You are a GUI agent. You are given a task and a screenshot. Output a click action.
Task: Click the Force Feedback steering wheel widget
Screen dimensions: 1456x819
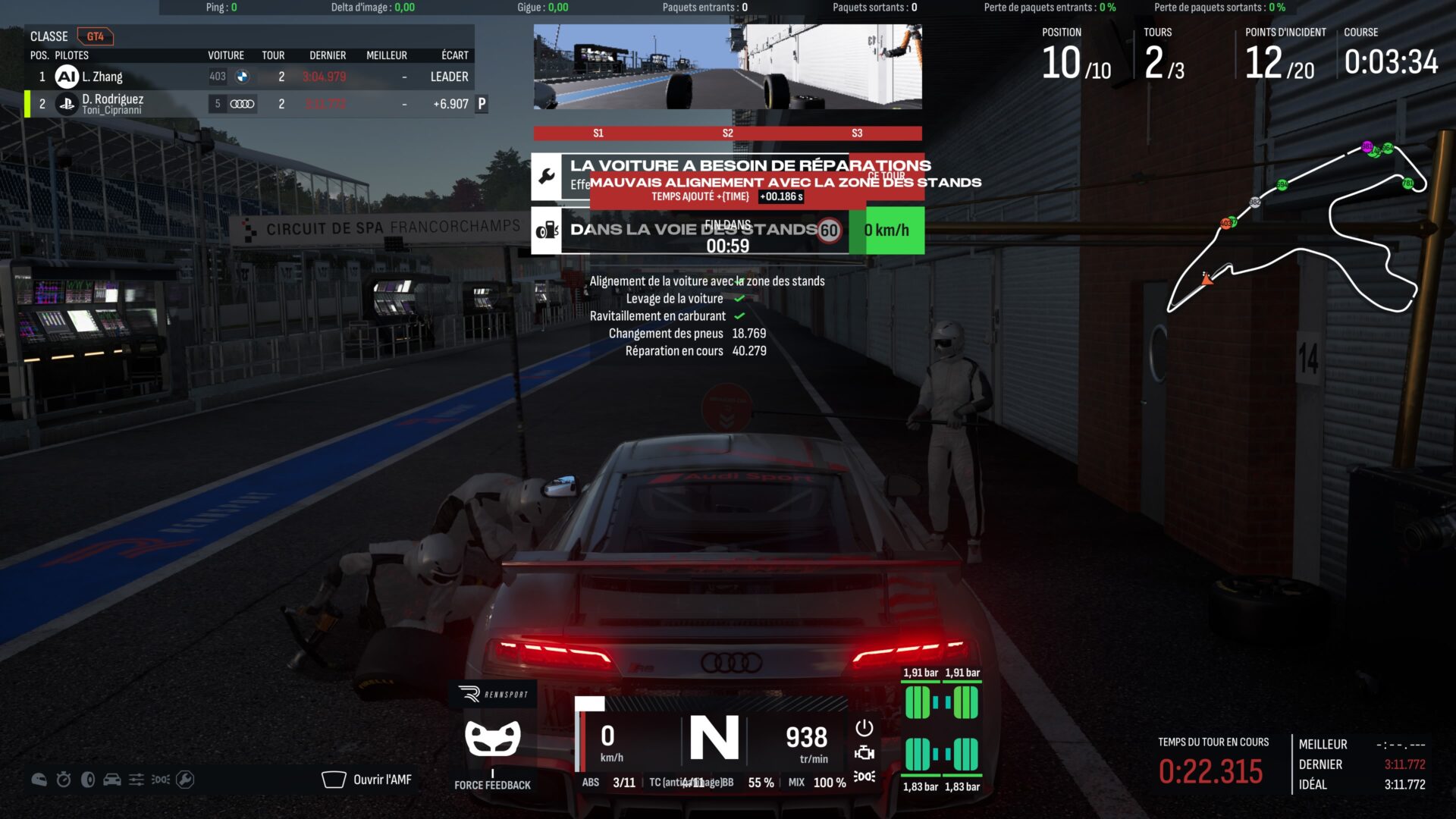493,739
